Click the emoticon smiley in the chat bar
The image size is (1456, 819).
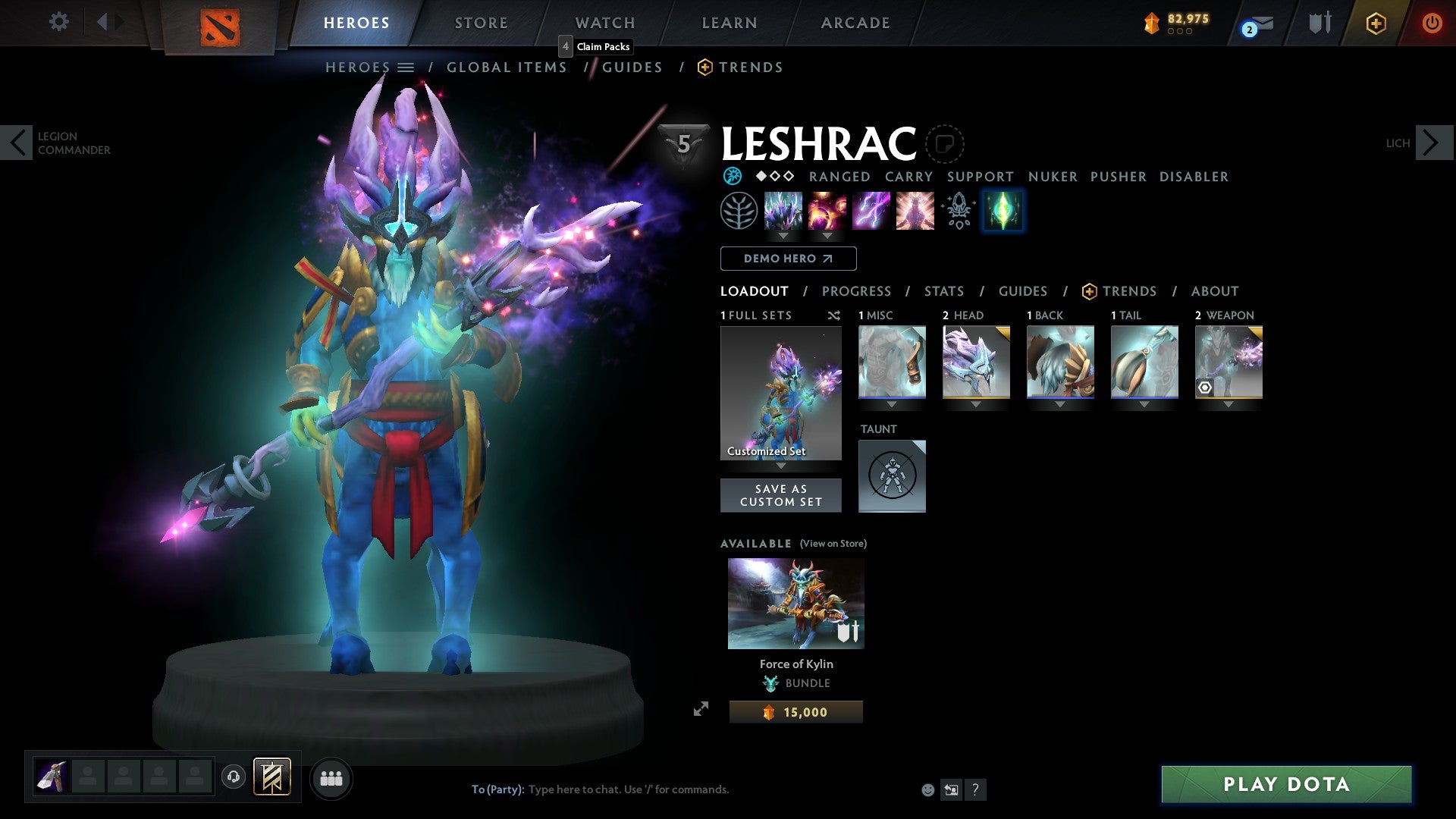[x=927, y=789]
